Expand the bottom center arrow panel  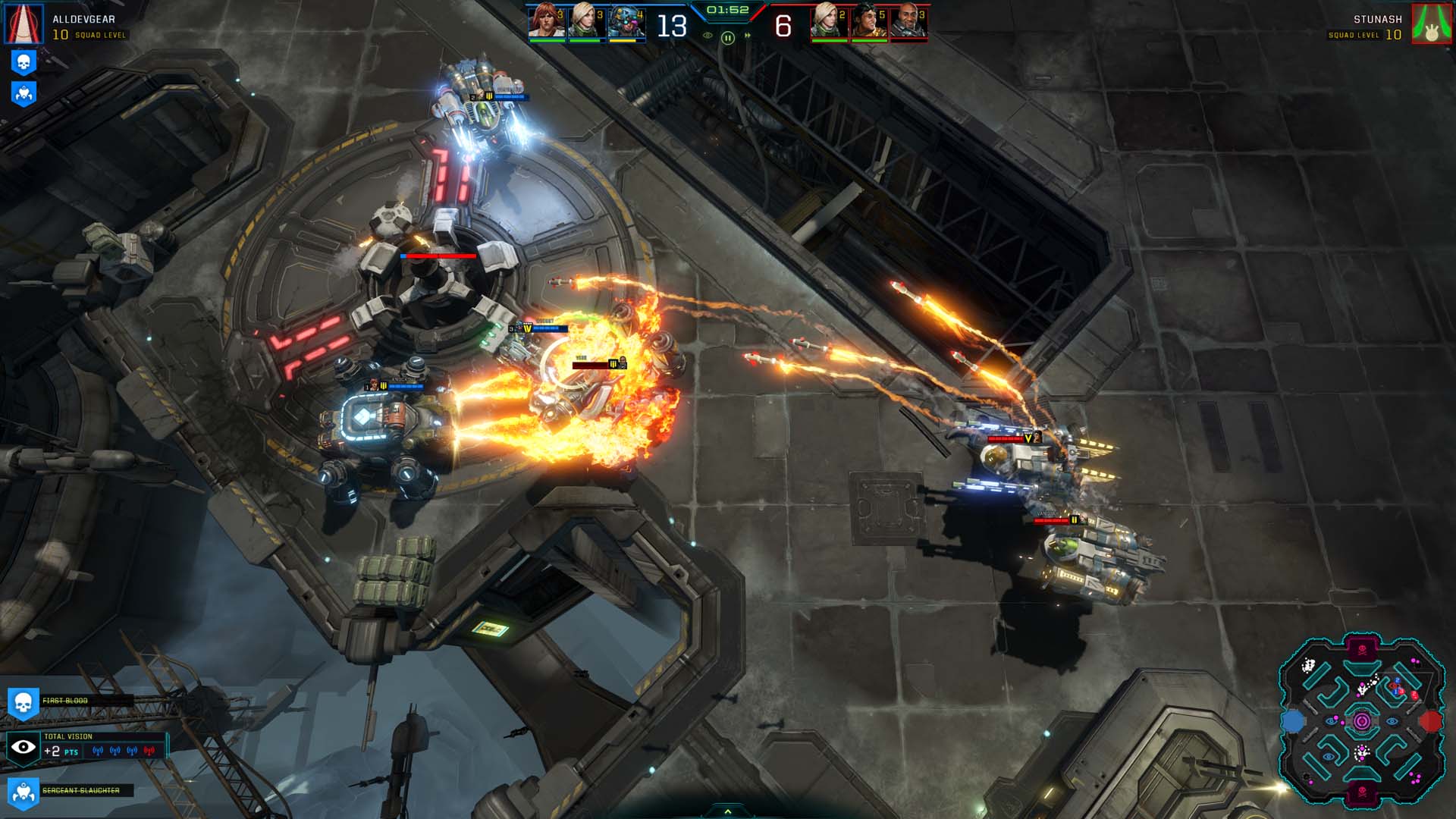click(728, 811)
